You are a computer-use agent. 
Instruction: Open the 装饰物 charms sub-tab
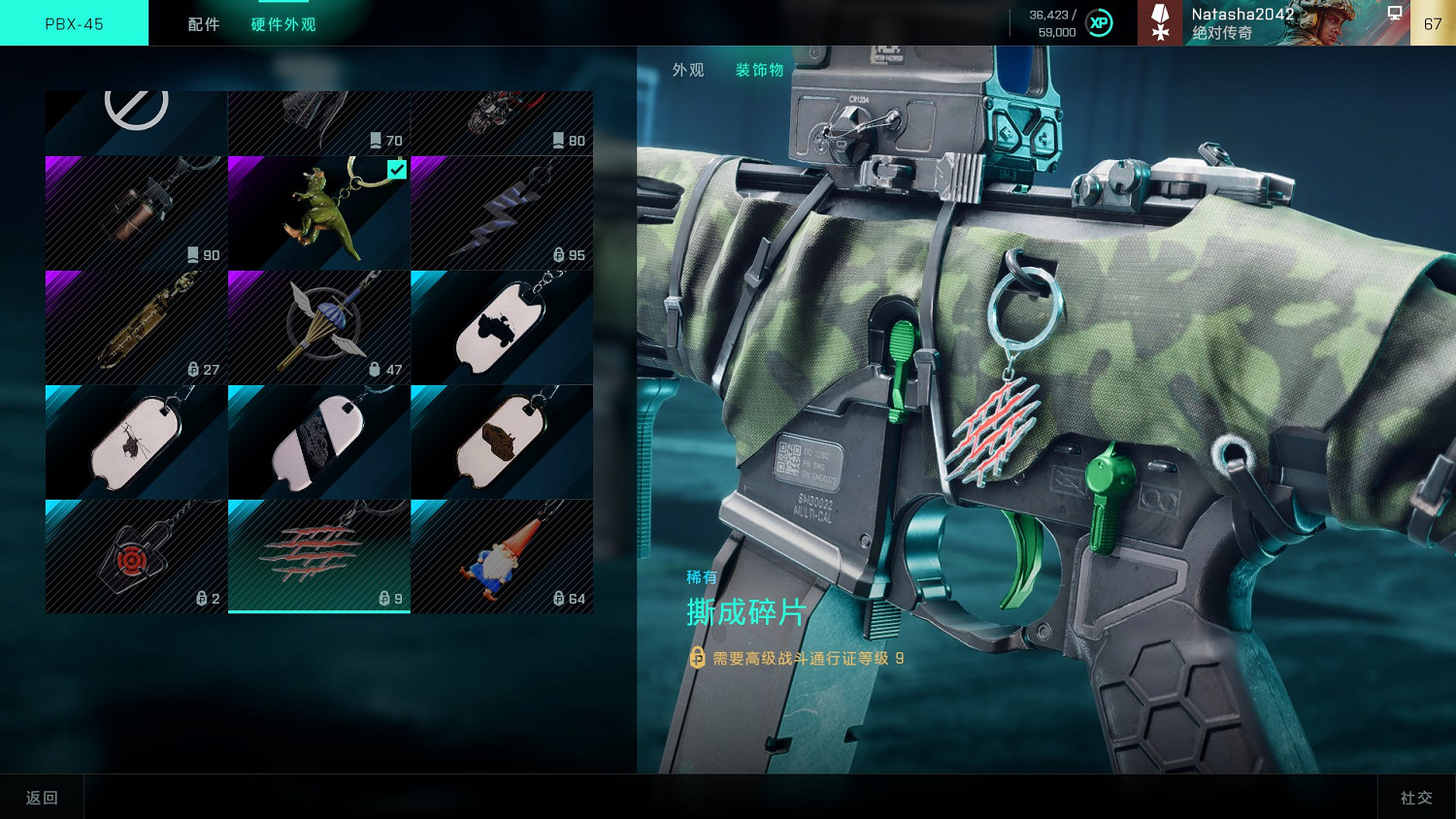pos(759,70)
